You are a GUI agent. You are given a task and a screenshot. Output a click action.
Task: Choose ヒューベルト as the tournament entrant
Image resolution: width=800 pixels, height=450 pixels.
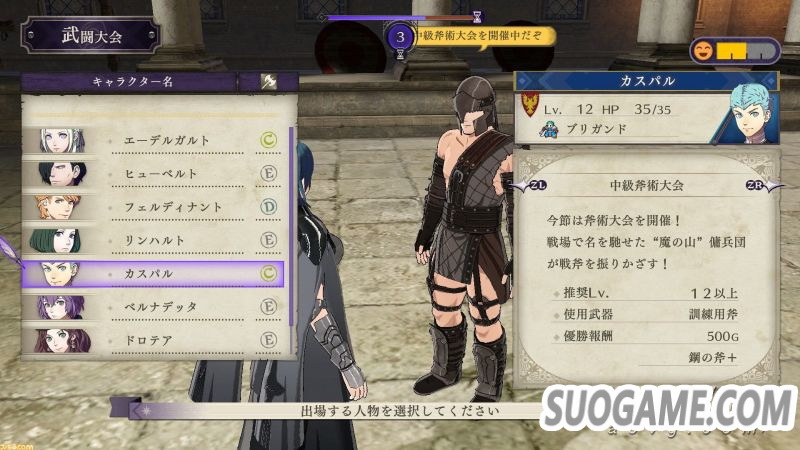click(x=160, y=174)
